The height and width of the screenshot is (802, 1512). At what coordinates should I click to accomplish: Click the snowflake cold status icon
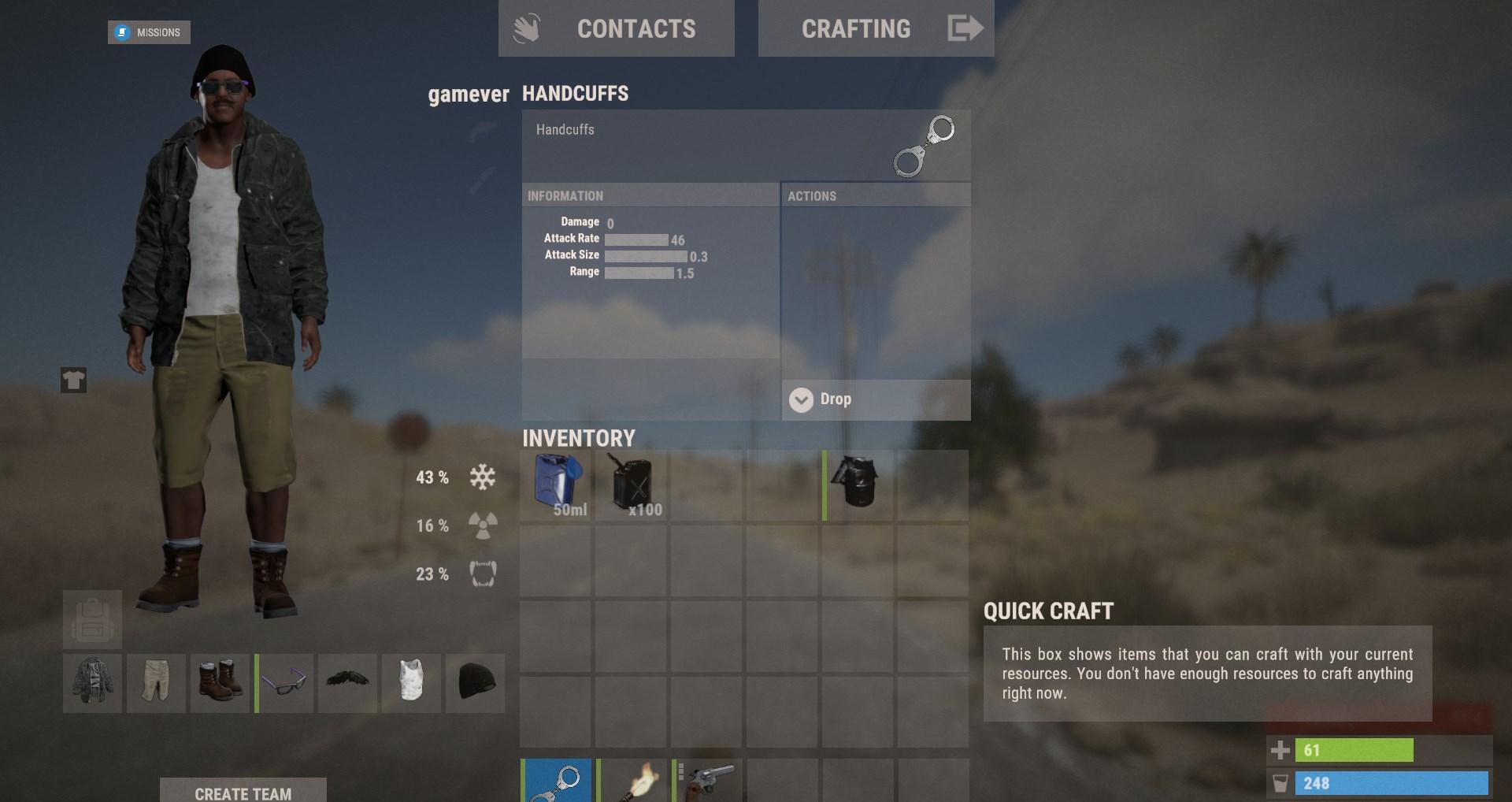click(481, 477)
